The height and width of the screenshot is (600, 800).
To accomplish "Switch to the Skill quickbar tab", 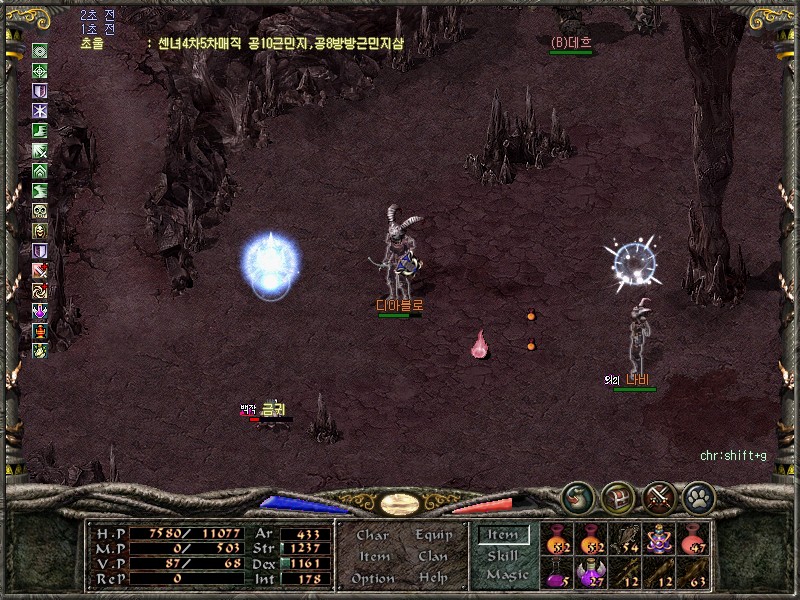I will (x=503, y=555).
